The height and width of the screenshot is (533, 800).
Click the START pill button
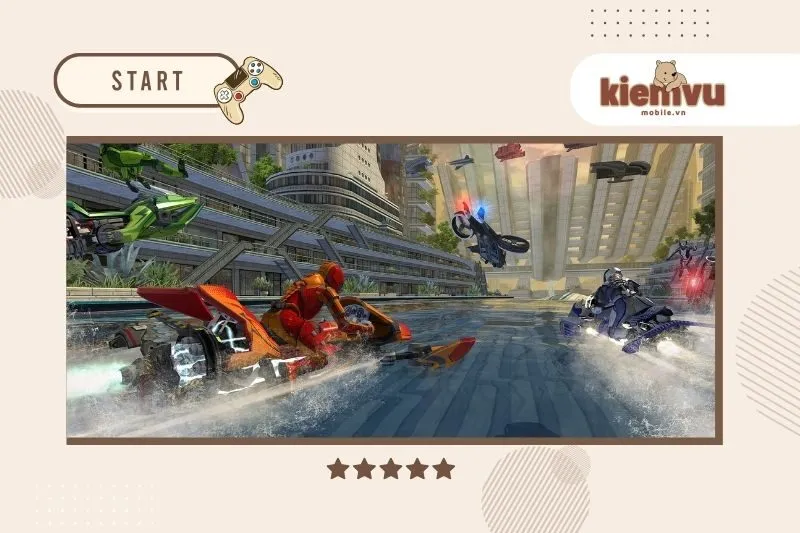[x=146, y=80]
